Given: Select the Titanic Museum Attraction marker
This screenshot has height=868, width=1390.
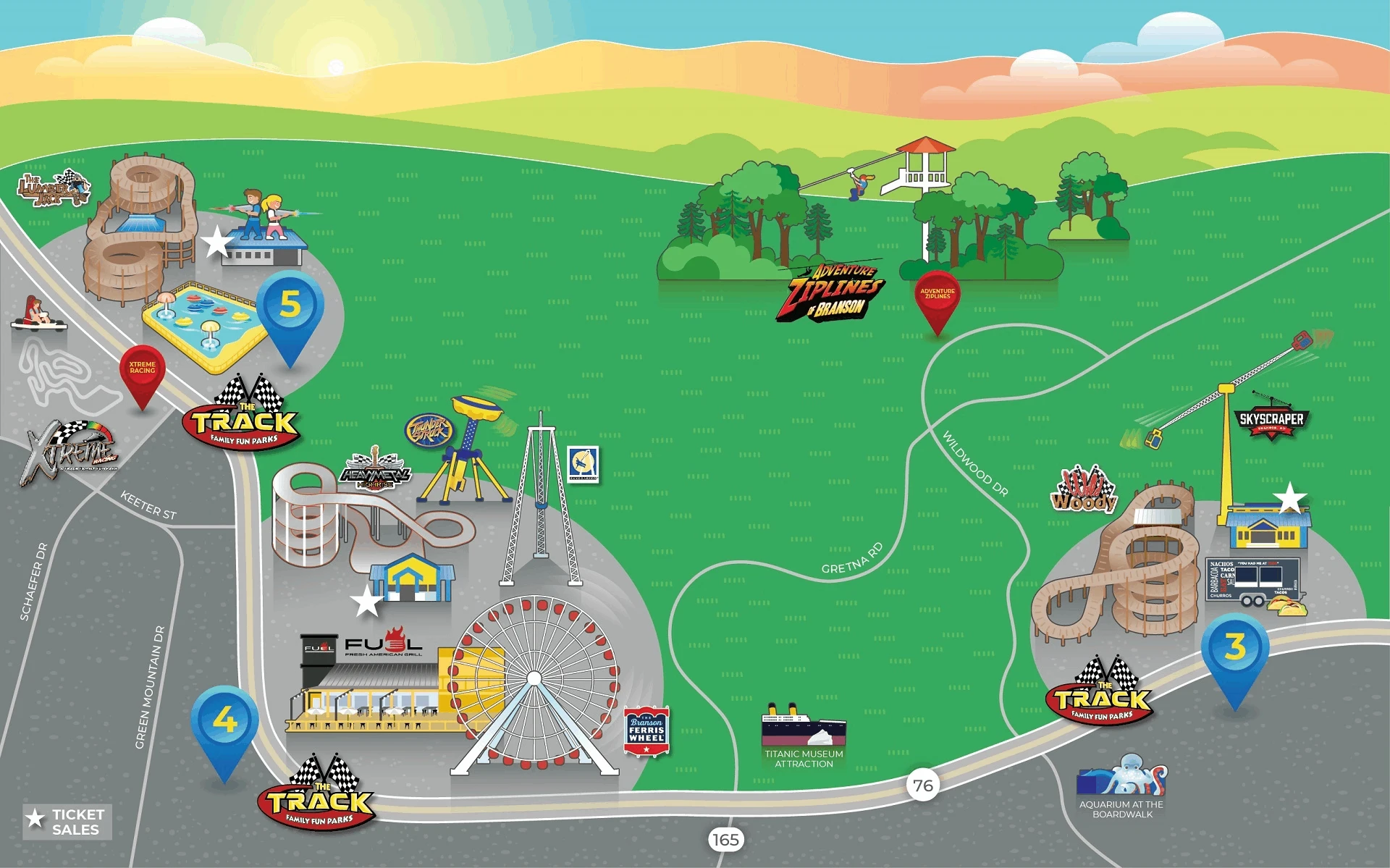Looking at the screenshot, I should tap(804, 735).
